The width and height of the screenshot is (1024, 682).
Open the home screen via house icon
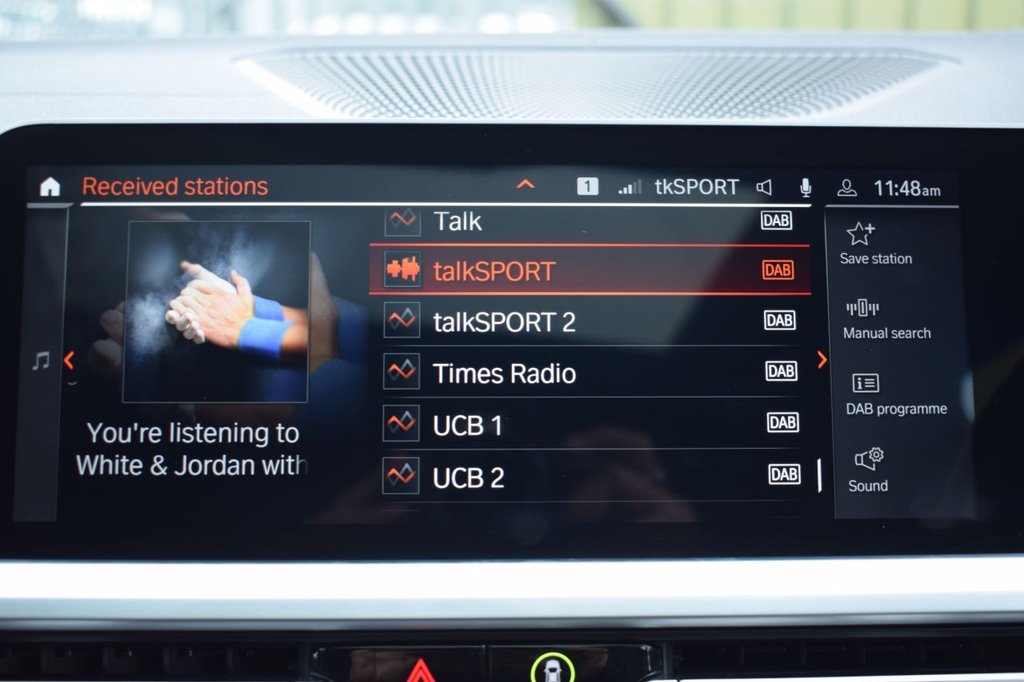pyautogui.click(x=50, y=187)
